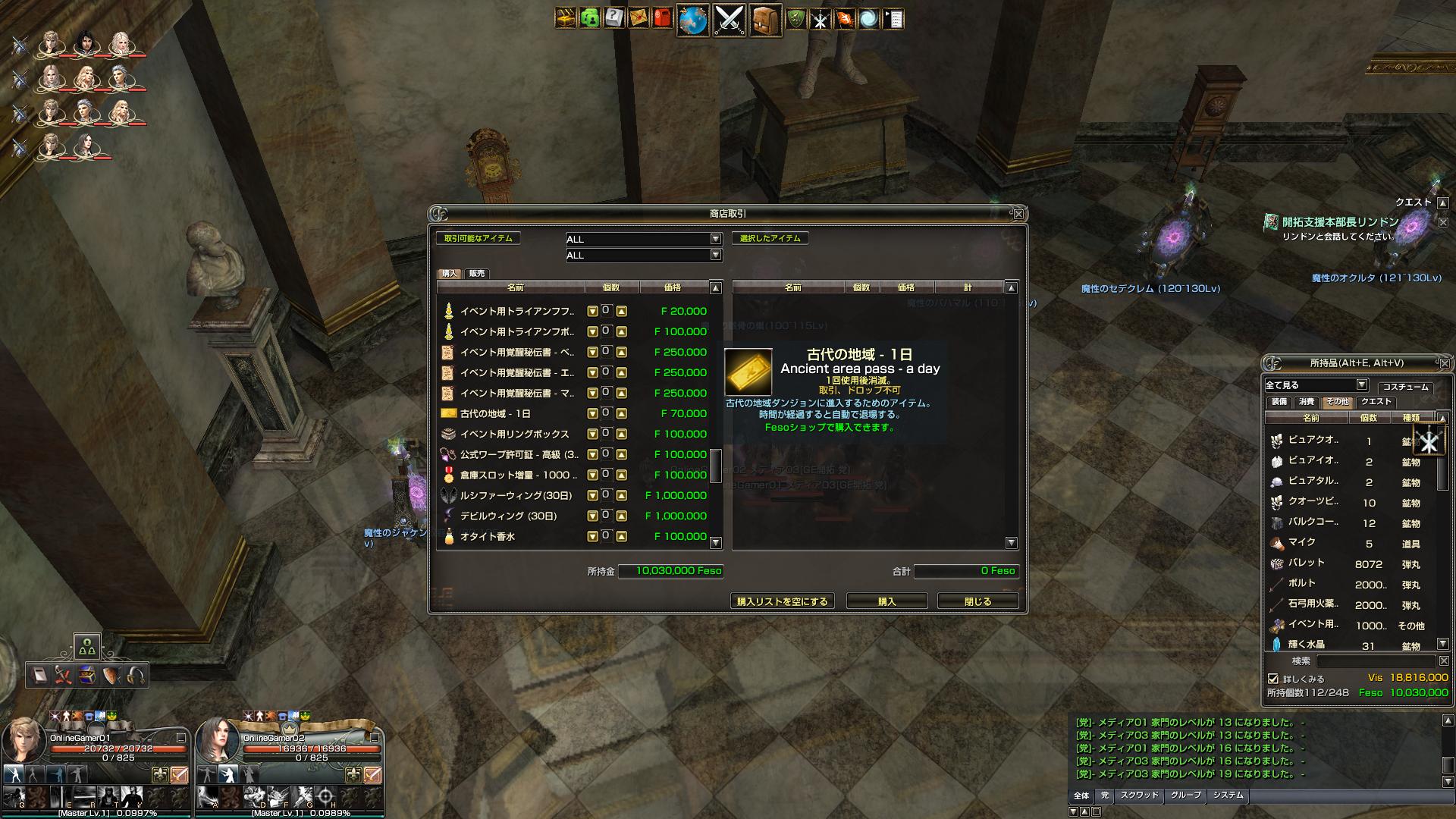Click the inventory 検索 search field
The width and height of the screenshot is (1456, 819).
click(1376, 661)
